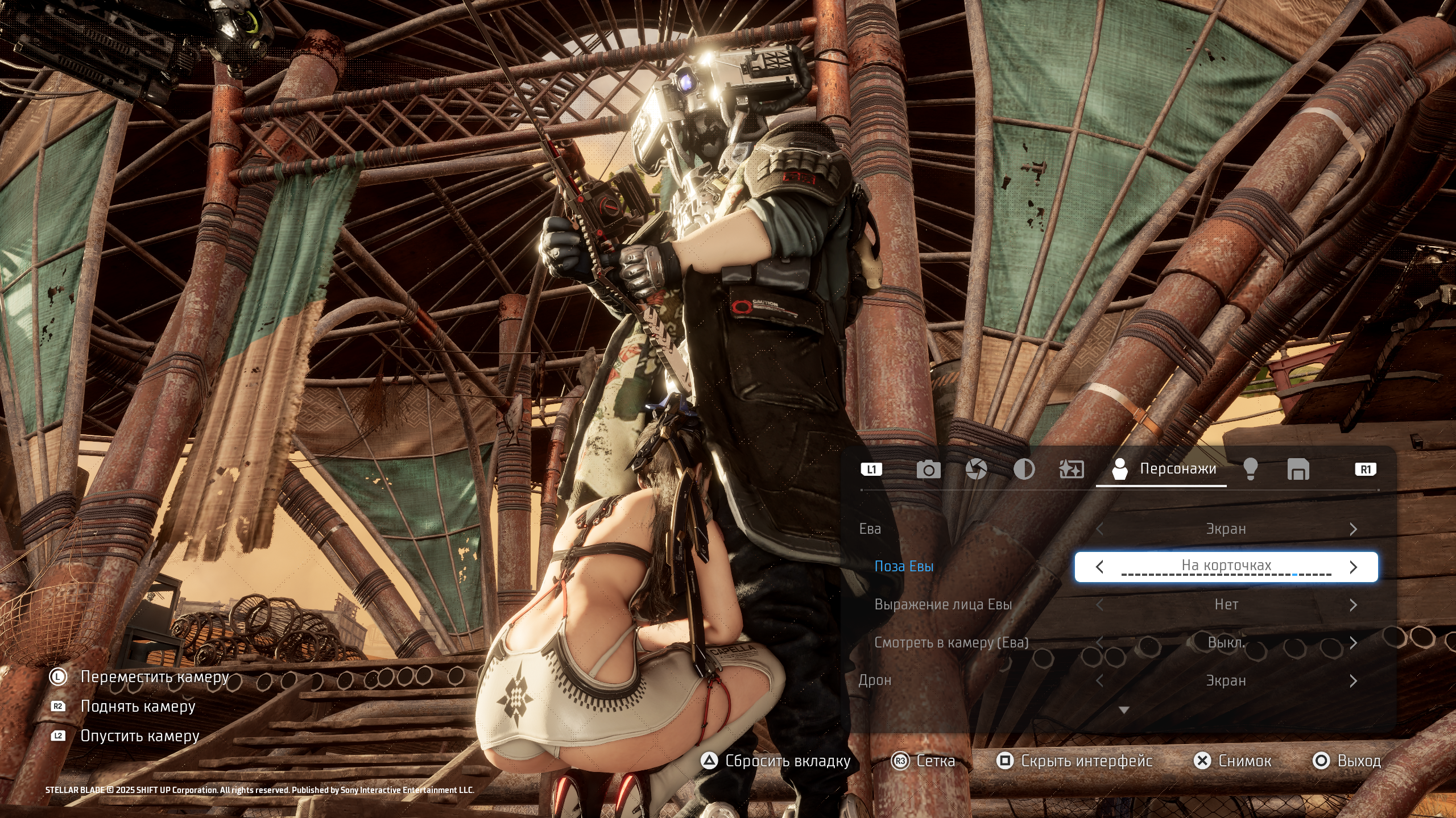Click next arrow on Поза Евы pose

coord(1353,567)
